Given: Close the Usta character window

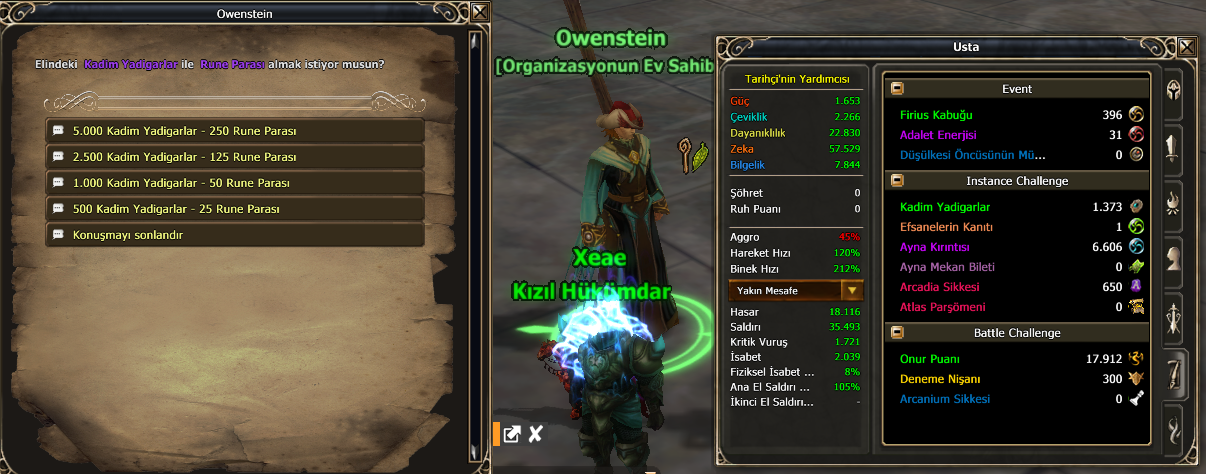Looking at the screenshot, I should [x=1187, y=46].
